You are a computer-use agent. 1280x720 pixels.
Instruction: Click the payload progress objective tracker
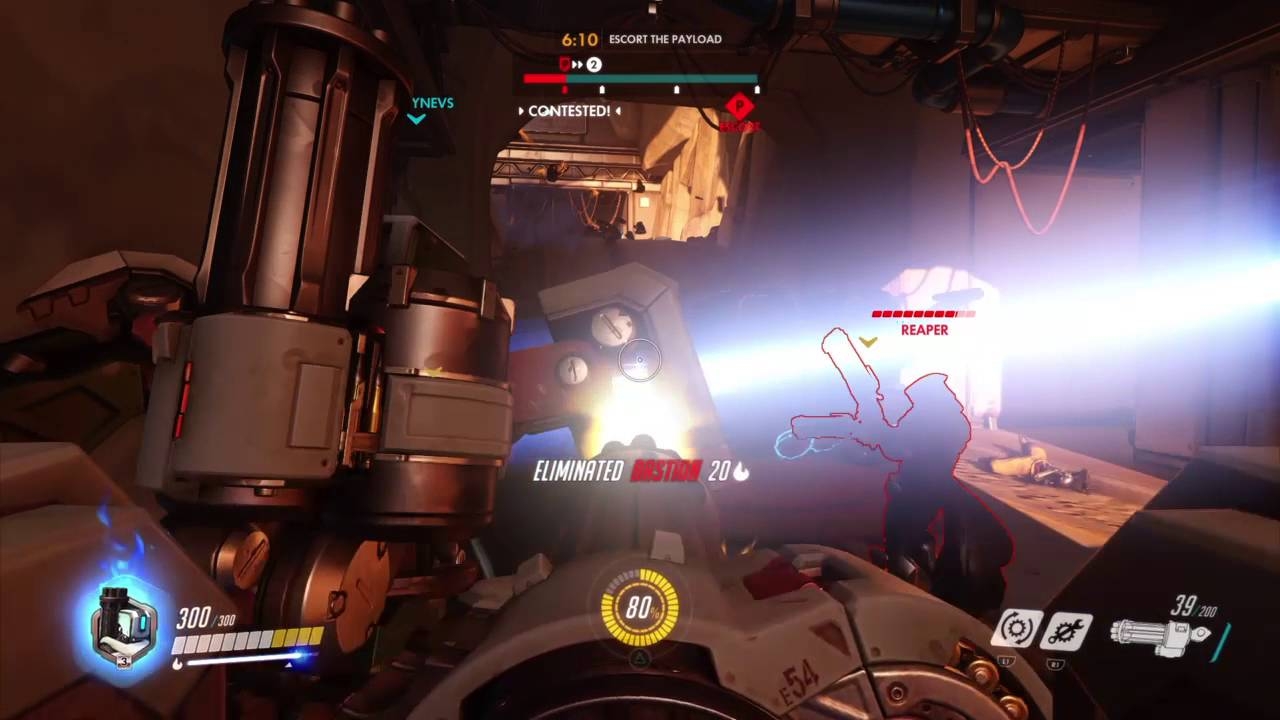coord(640,78)
